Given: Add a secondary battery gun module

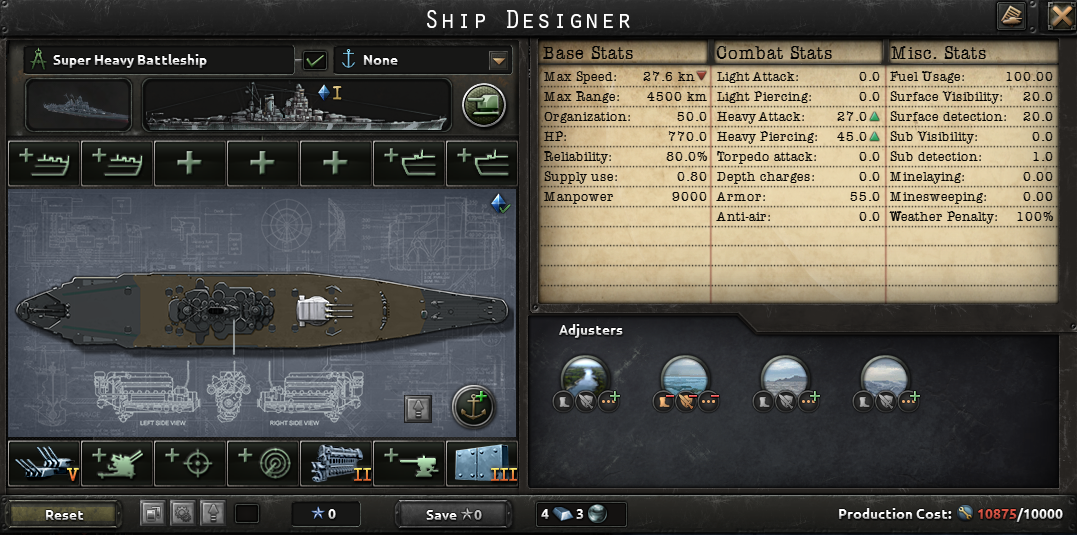Looking at the screenshot, I should (x=409, y=462).
